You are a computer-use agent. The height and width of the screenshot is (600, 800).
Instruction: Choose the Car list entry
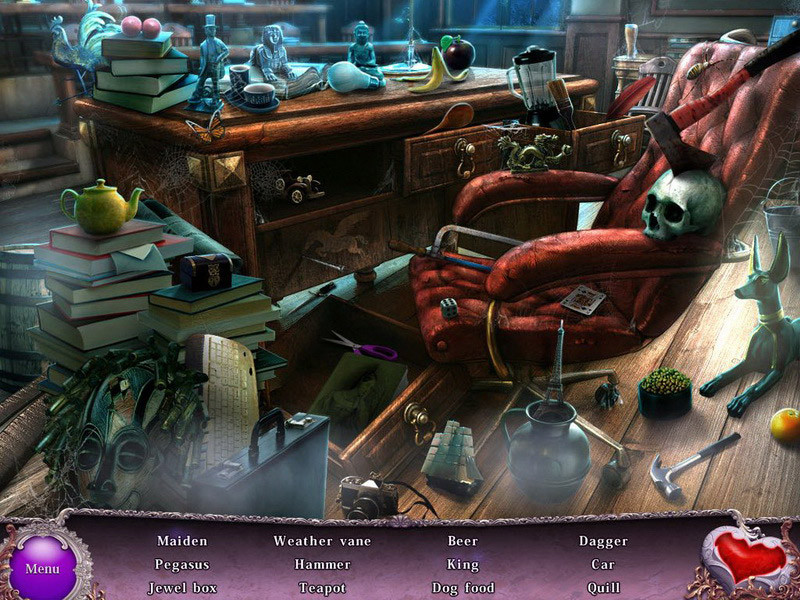coord(603,565)
